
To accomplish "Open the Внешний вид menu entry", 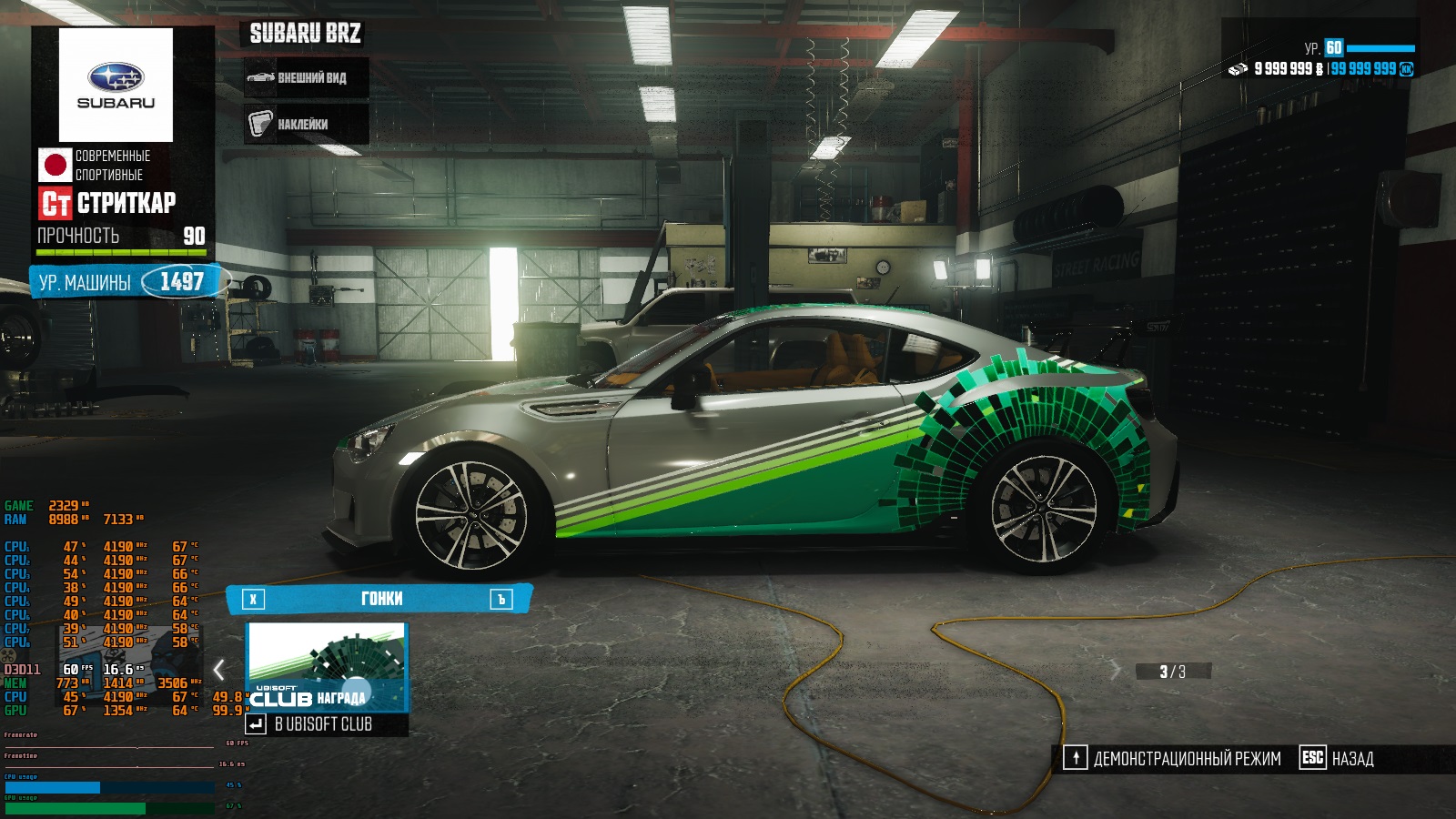I will [x=306, y=78].
